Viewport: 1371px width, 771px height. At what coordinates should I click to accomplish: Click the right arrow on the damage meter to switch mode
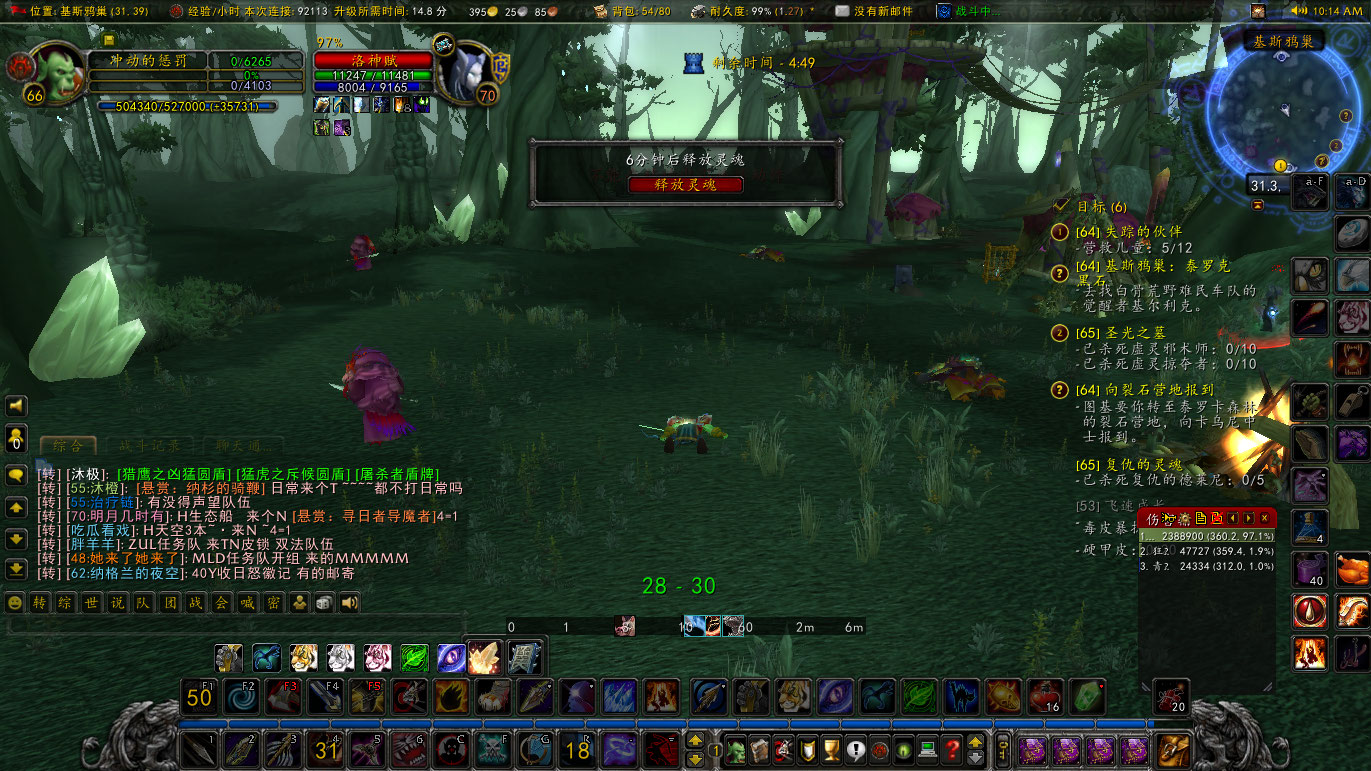tap(1248, 517)
